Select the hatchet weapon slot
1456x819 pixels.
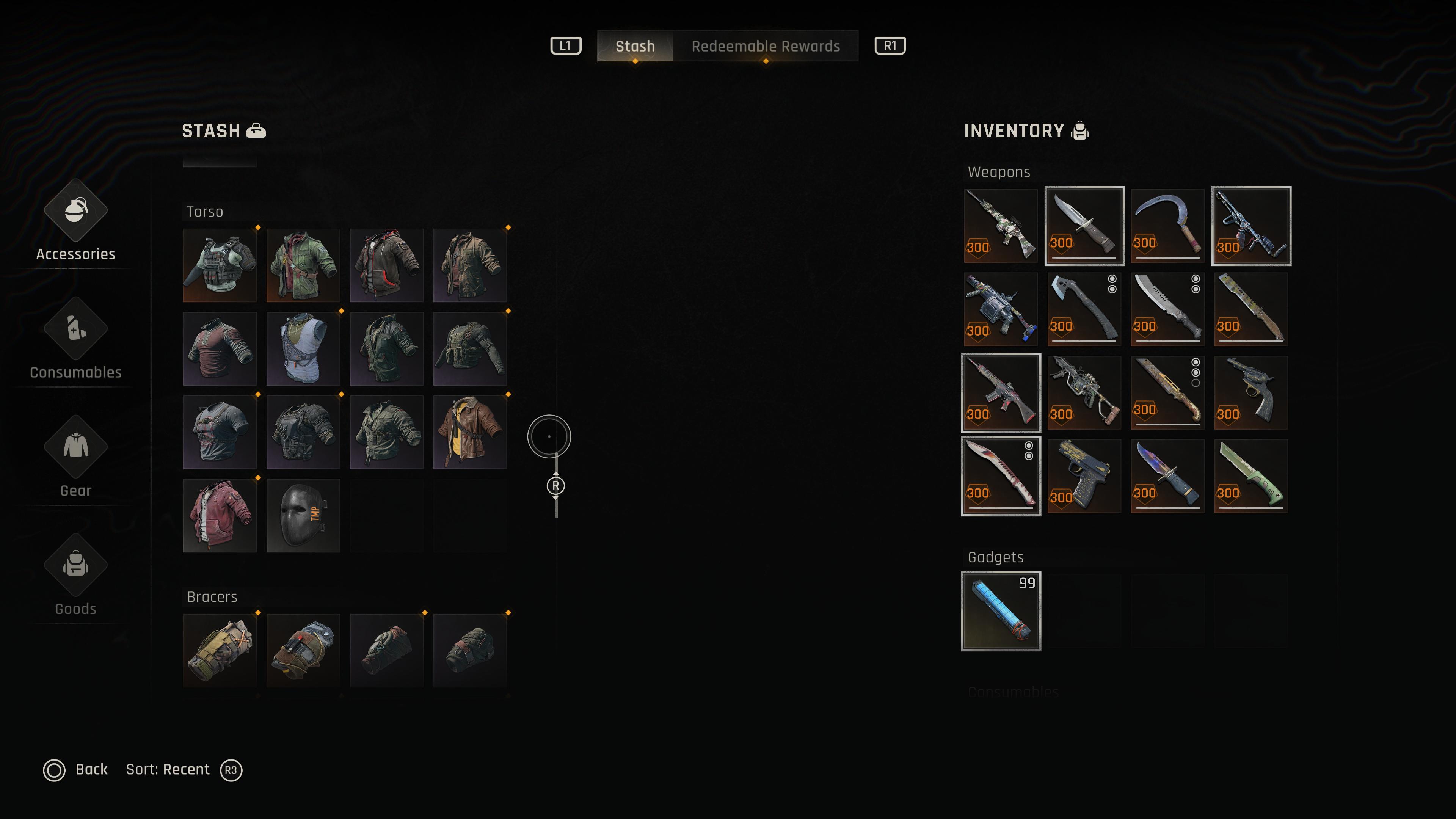(x=1084, y=309)
